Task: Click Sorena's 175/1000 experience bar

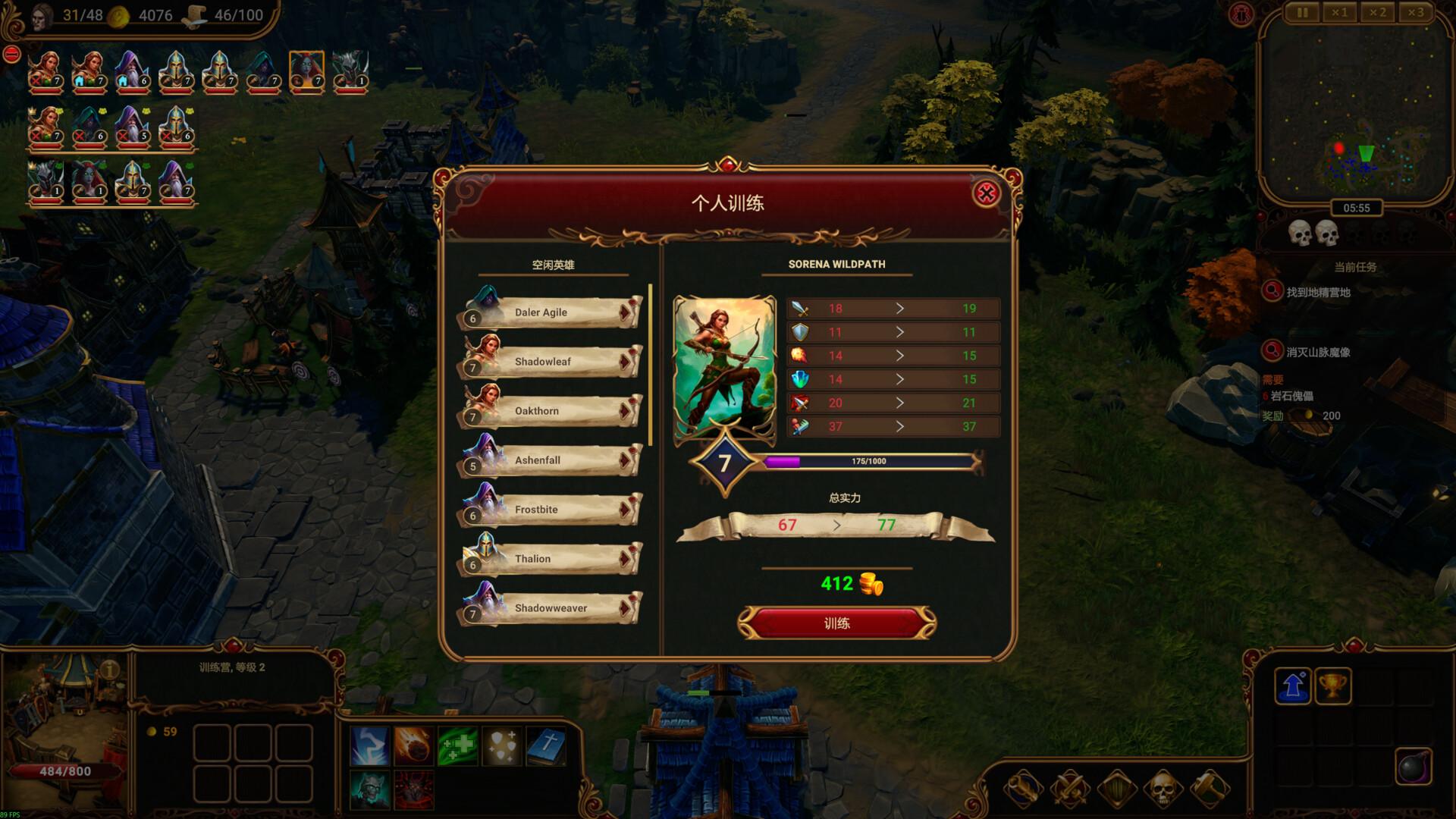Action: (868, 461)
